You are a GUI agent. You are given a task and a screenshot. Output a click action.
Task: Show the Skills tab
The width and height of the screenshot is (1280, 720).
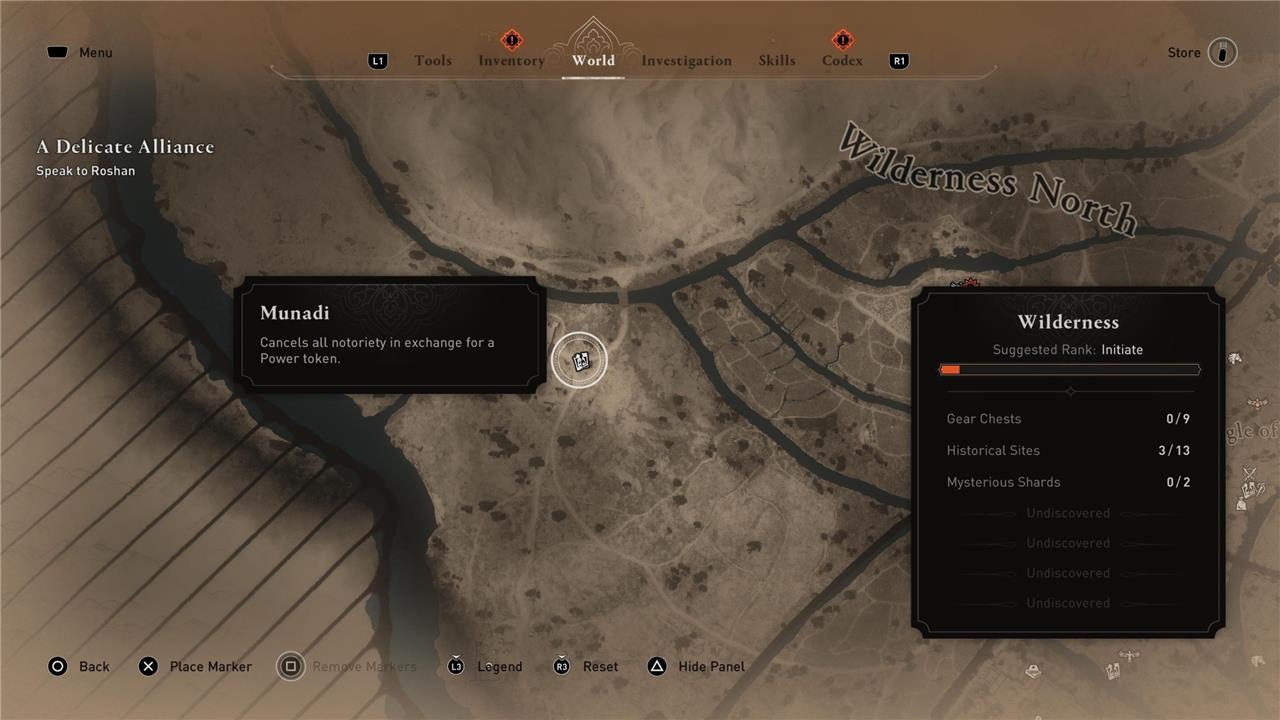pos(777,61)
